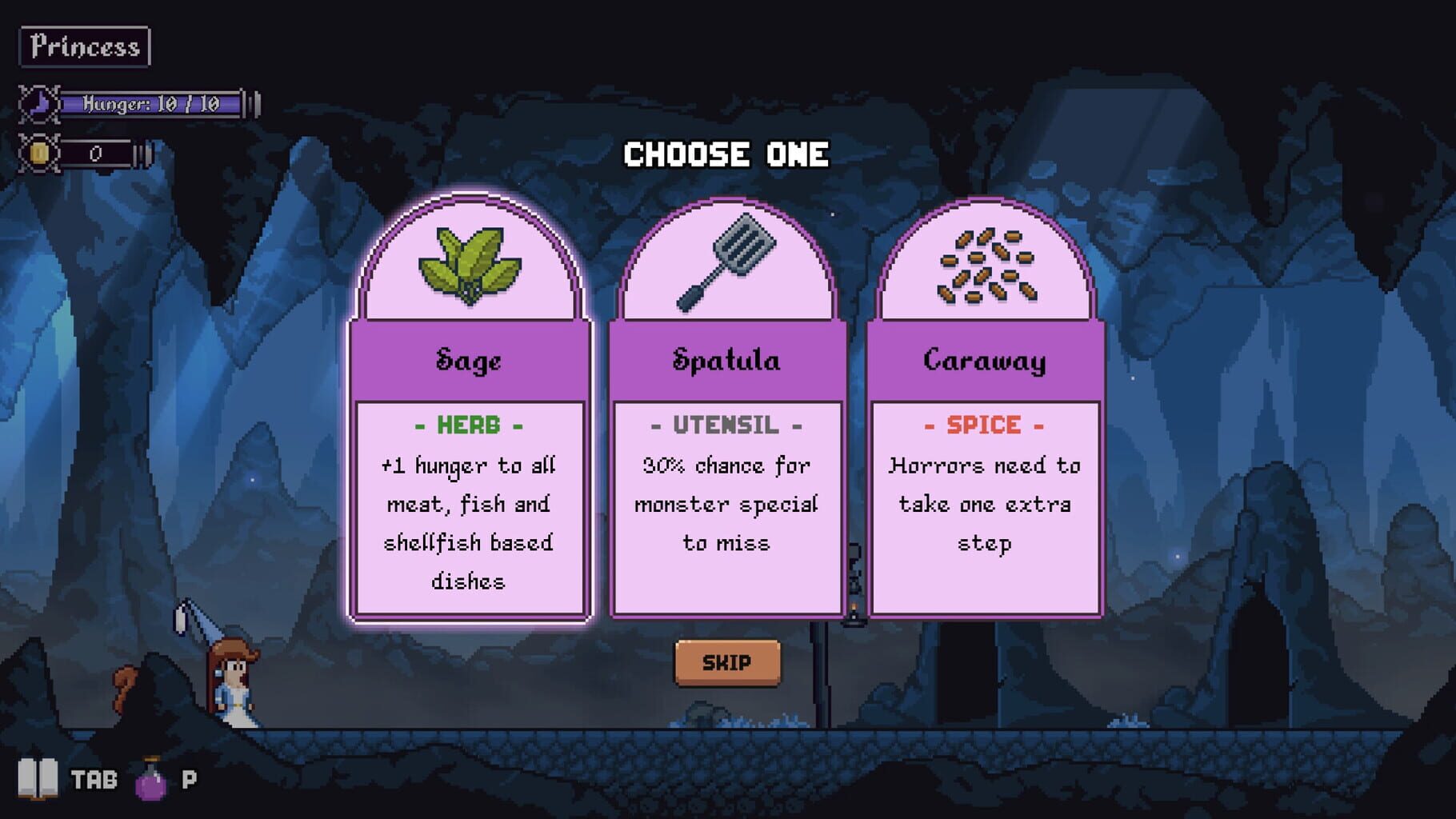Click the SPICE label on the Caraway card

tap(986, 425)
